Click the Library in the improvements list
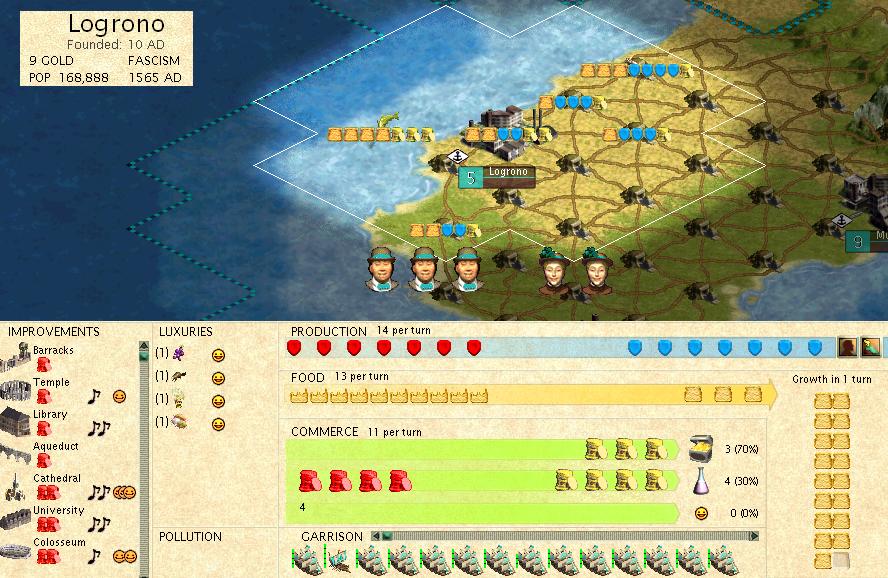888x578 pixels. (49, 415)
